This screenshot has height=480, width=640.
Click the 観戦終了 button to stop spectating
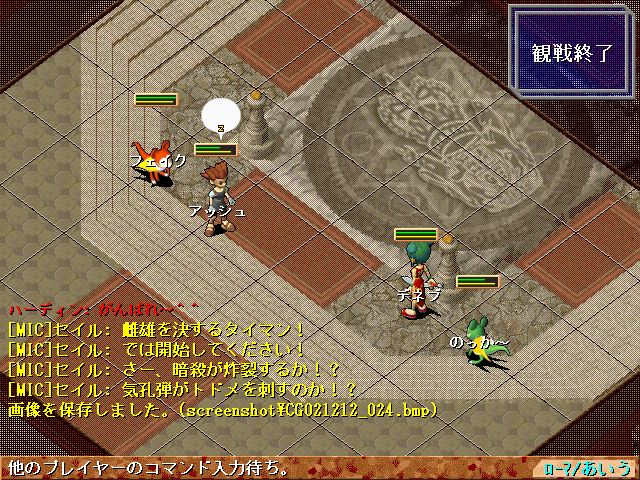tap(572, 53)
